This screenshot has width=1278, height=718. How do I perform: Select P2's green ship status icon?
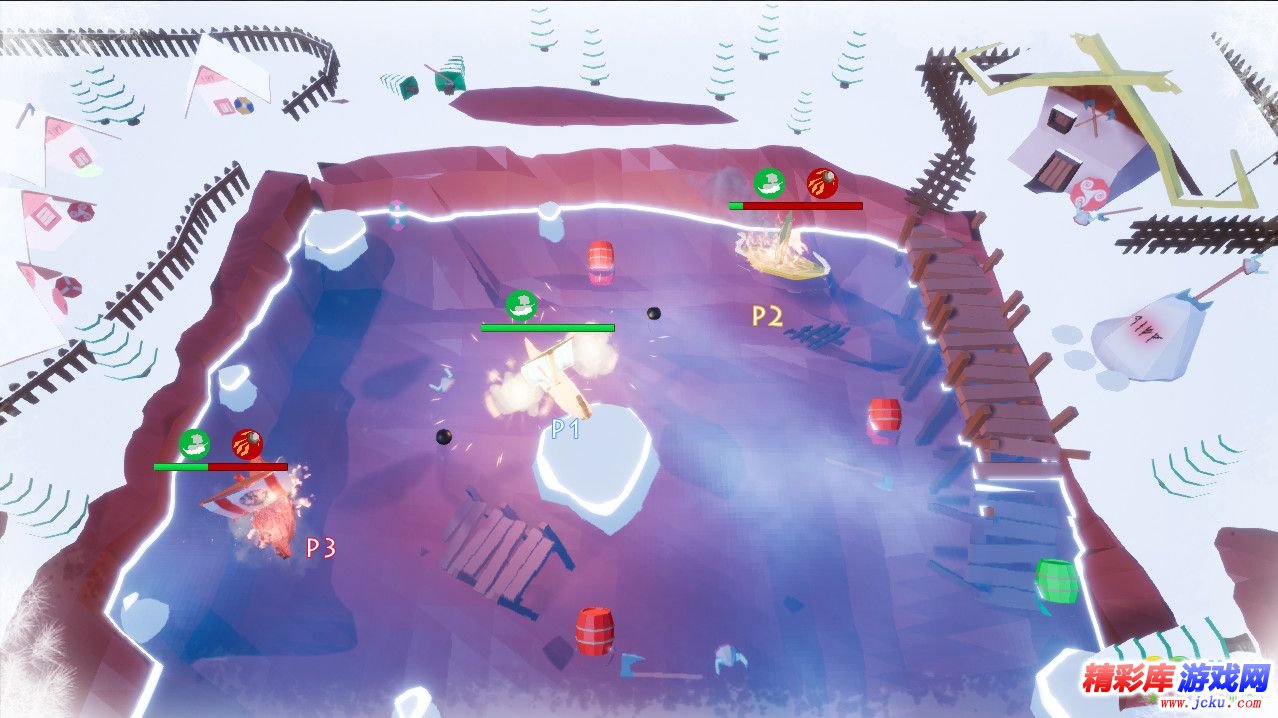pyautogui.click(x=769, y=183)
